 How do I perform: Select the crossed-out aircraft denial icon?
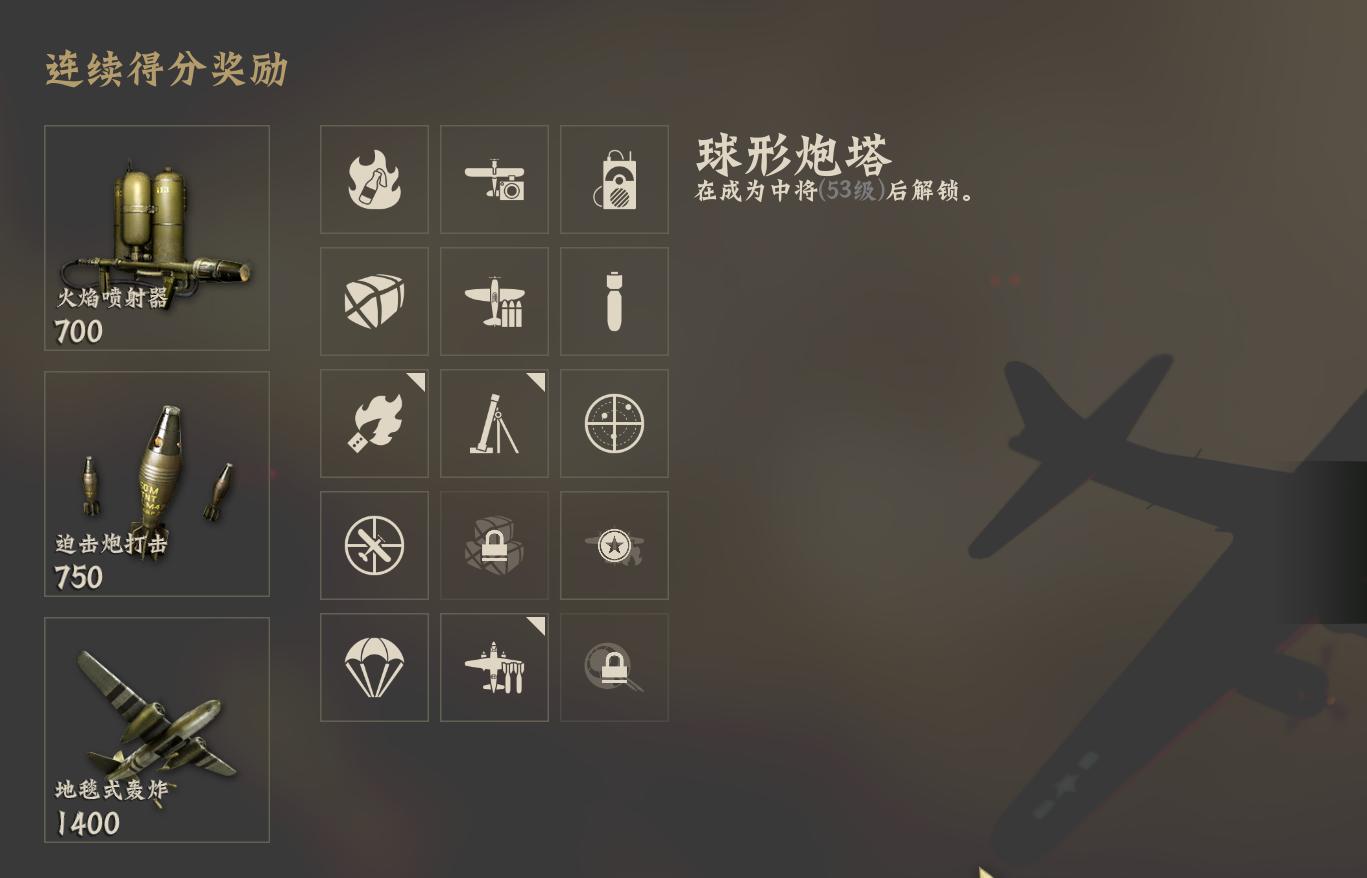point(374,545)
